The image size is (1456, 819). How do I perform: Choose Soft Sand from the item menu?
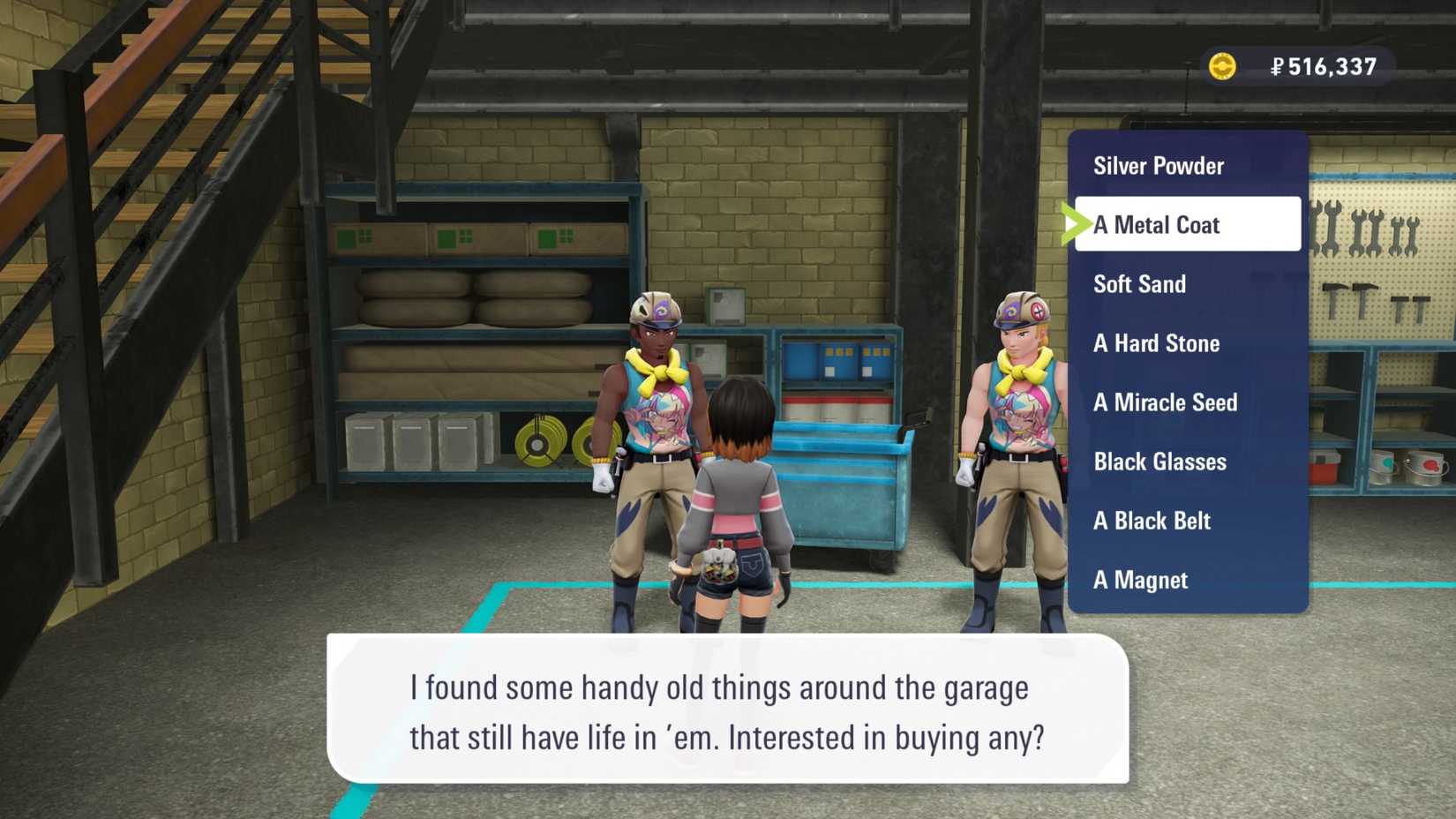1139,284
